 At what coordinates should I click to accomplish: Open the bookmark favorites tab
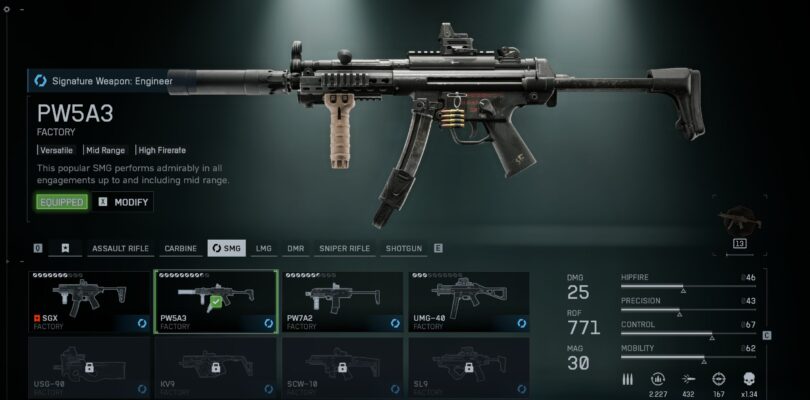point(66,248)
